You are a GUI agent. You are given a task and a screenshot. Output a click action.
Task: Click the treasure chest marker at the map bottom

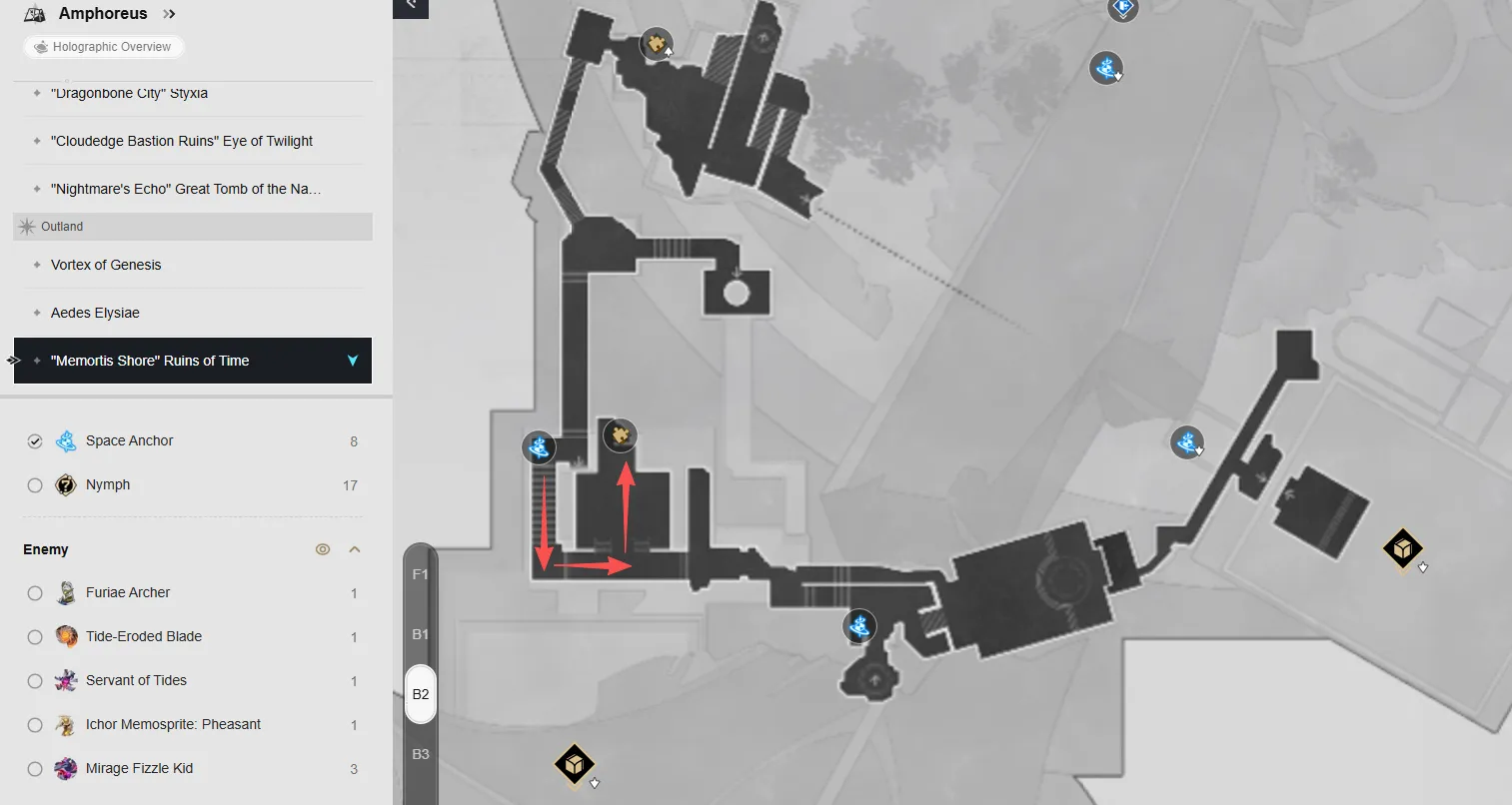[575, 764]
